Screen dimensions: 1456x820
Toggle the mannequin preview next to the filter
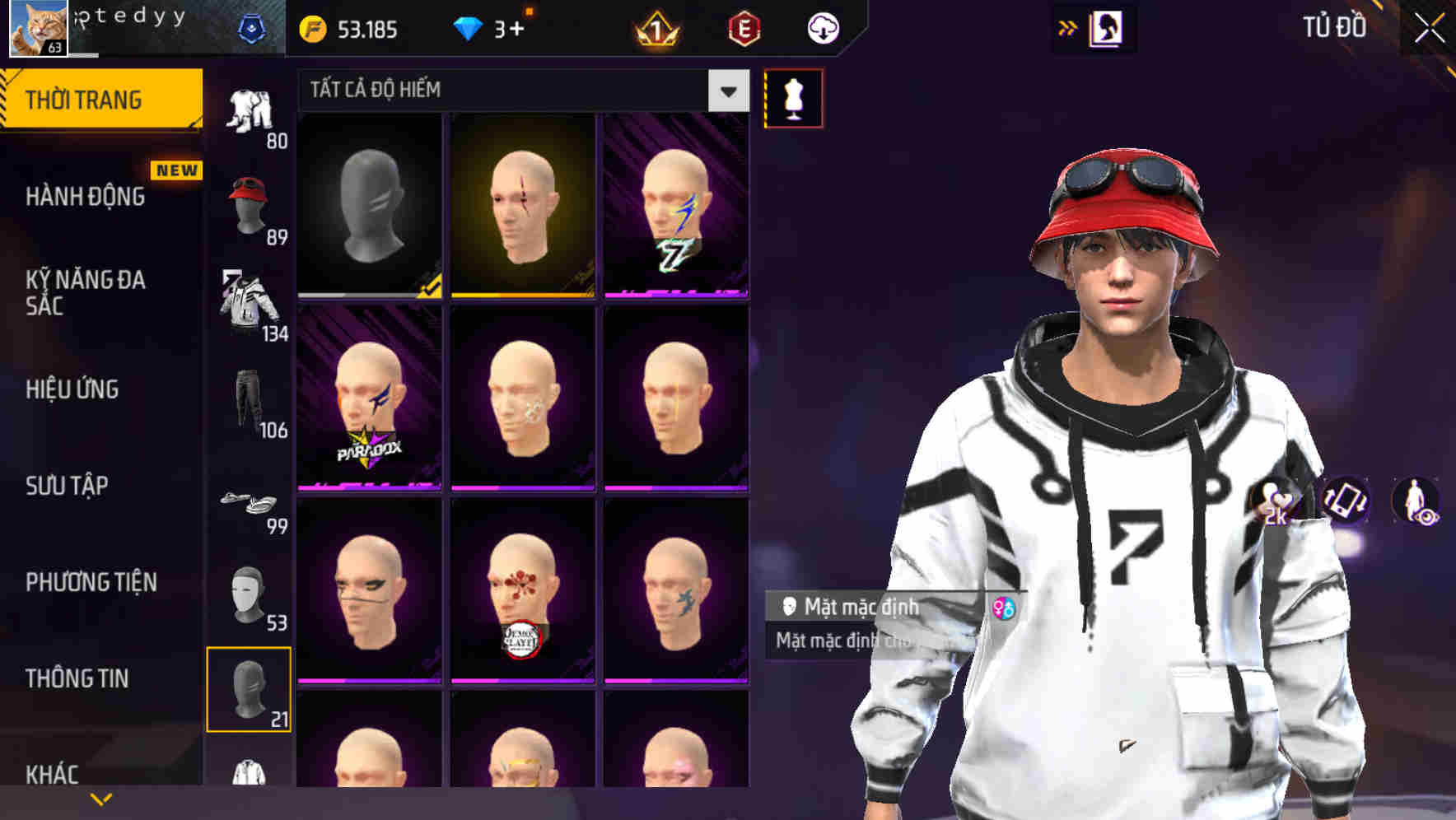coord(793,97)
